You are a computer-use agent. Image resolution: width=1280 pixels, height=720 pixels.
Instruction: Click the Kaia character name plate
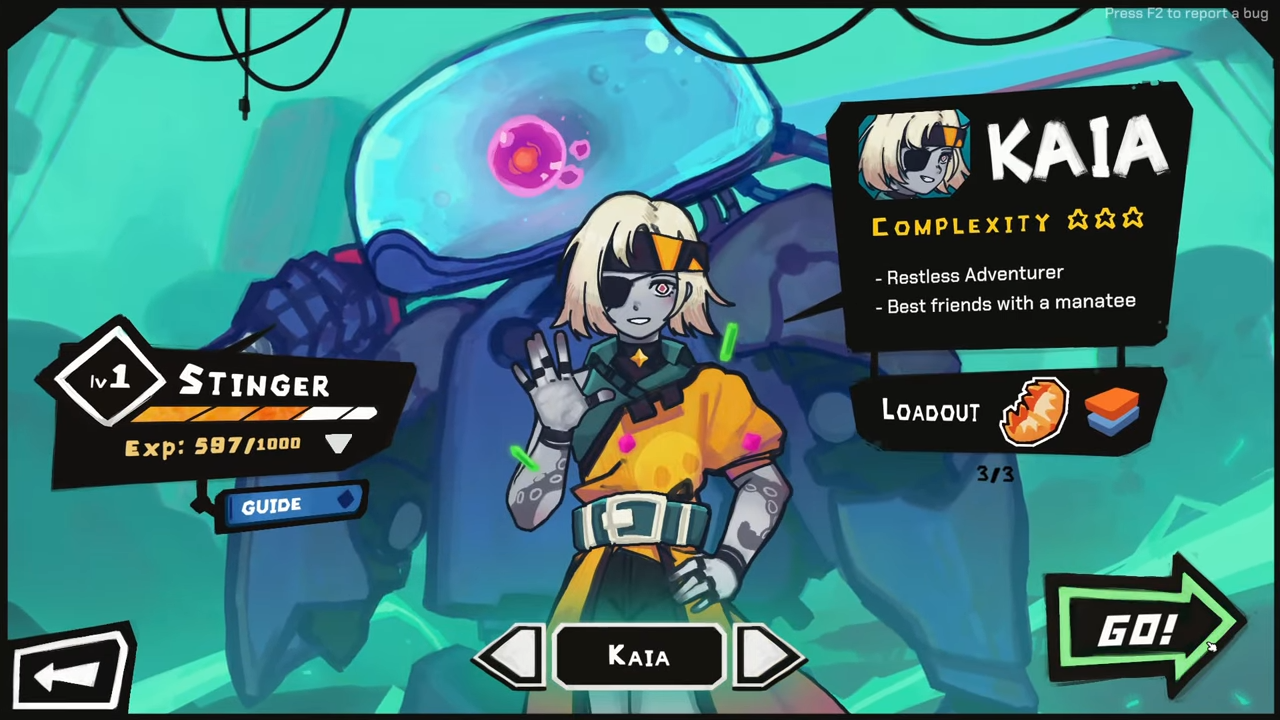639,657
